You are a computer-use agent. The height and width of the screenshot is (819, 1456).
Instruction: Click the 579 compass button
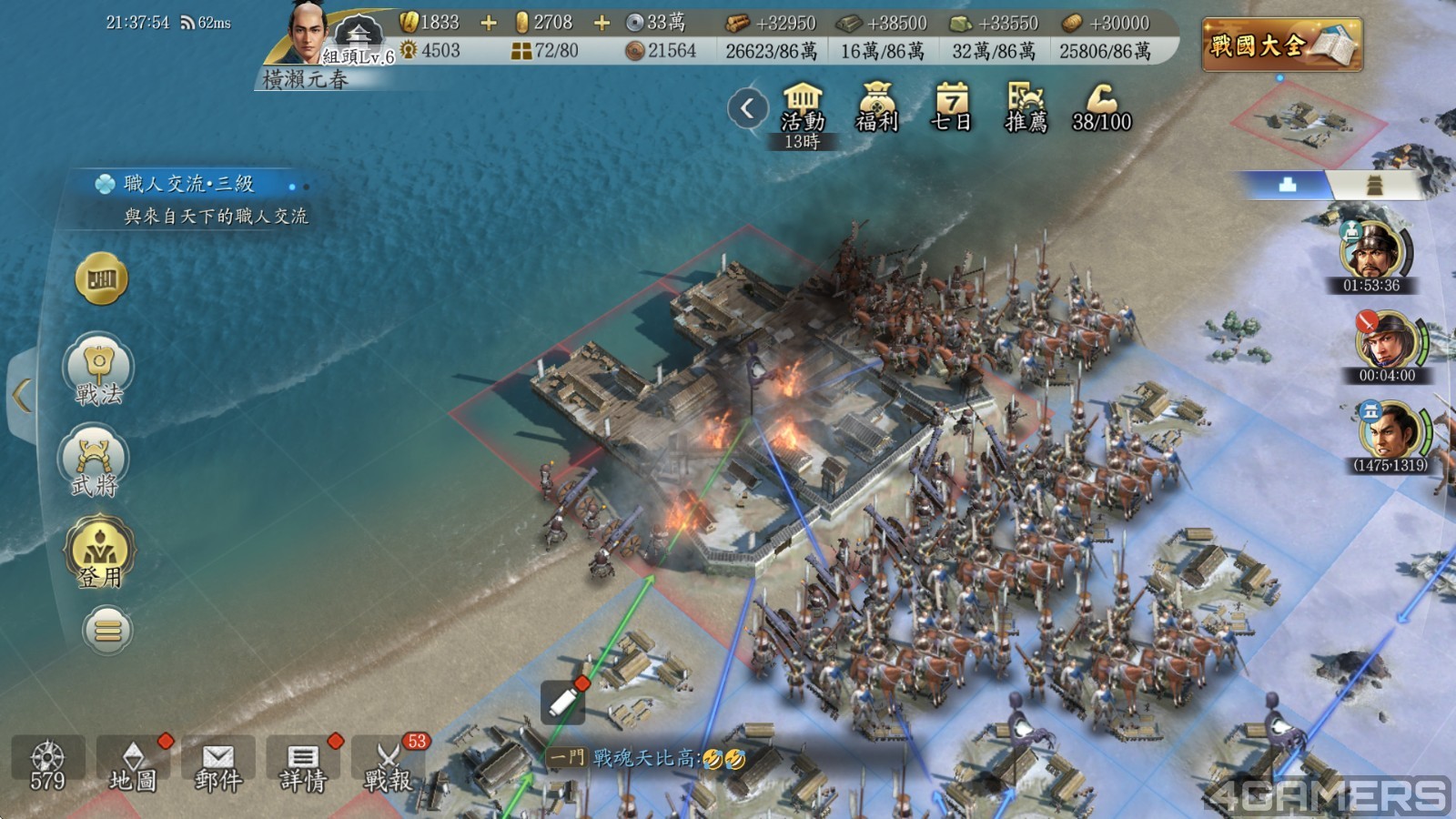[x=47, y=765]
